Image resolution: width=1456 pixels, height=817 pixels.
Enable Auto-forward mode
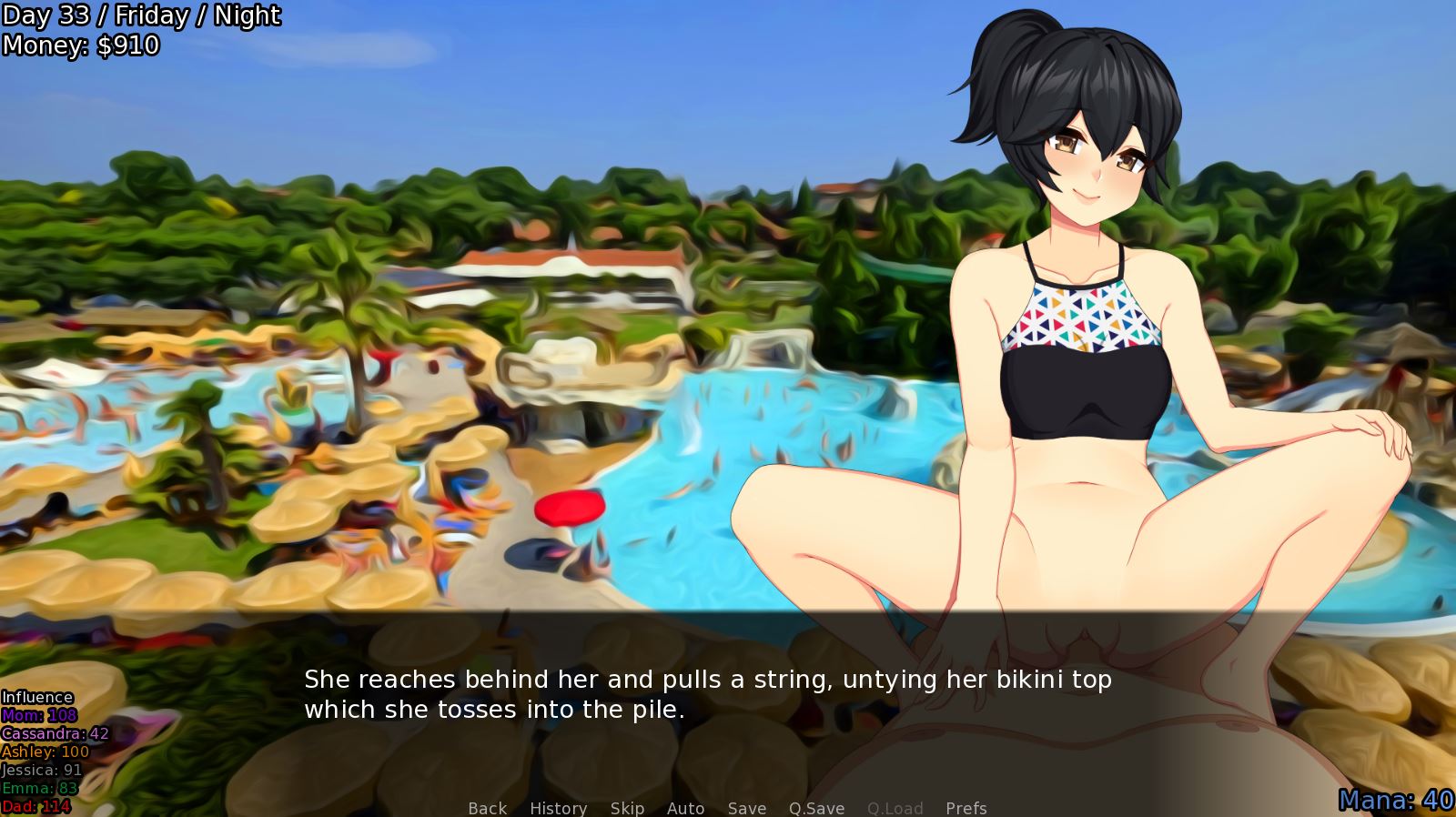[x=686, y=808]
